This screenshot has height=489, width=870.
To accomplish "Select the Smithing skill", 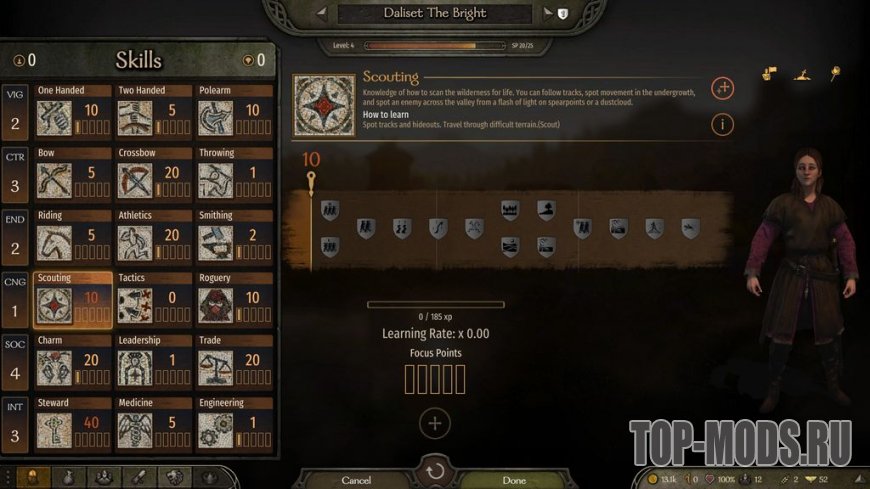I will tap(233, 237).
